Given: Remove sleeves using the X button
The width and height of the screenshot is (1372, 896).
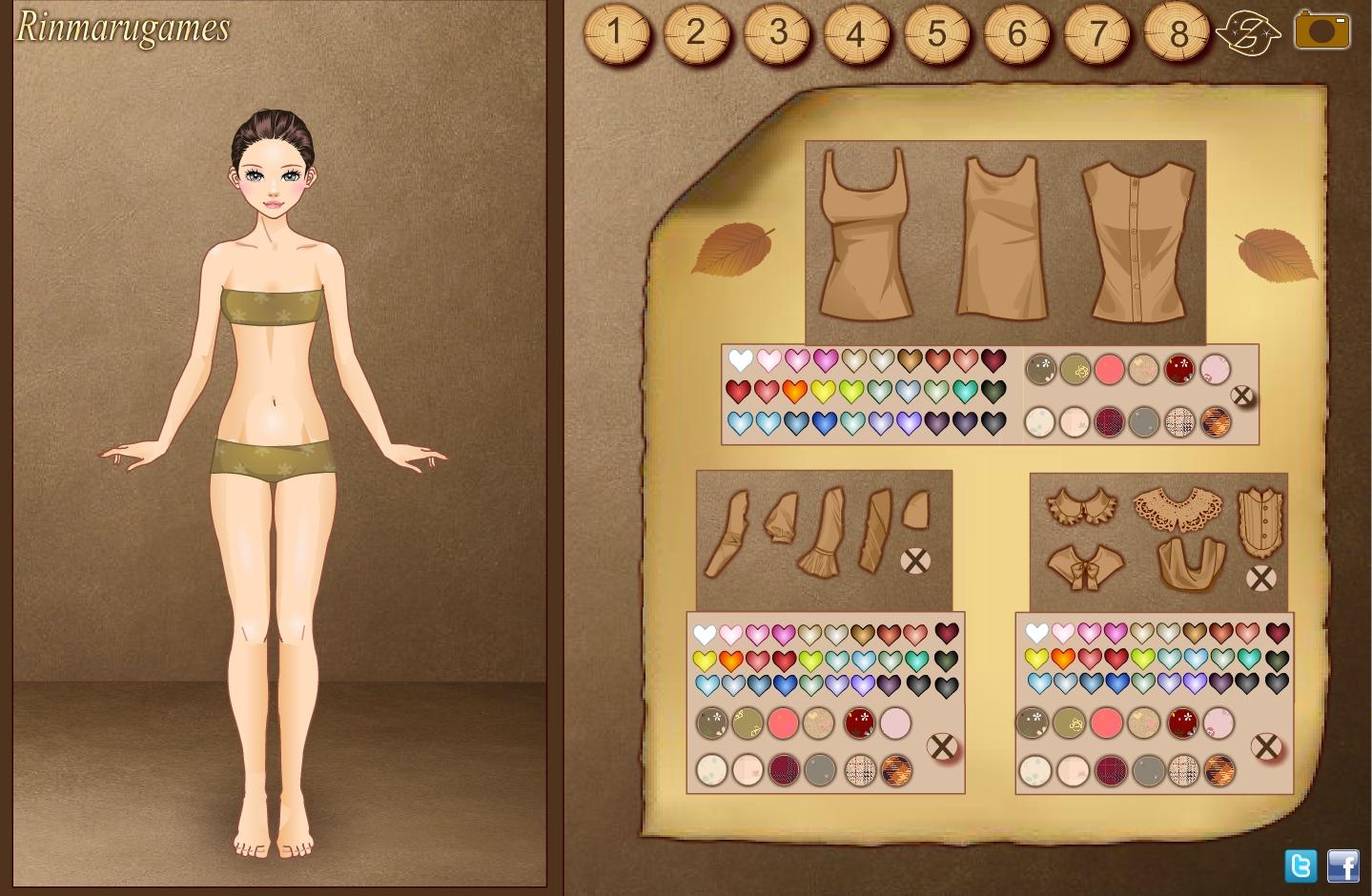Looking at the screenshot, I should [x=915, y=560].
